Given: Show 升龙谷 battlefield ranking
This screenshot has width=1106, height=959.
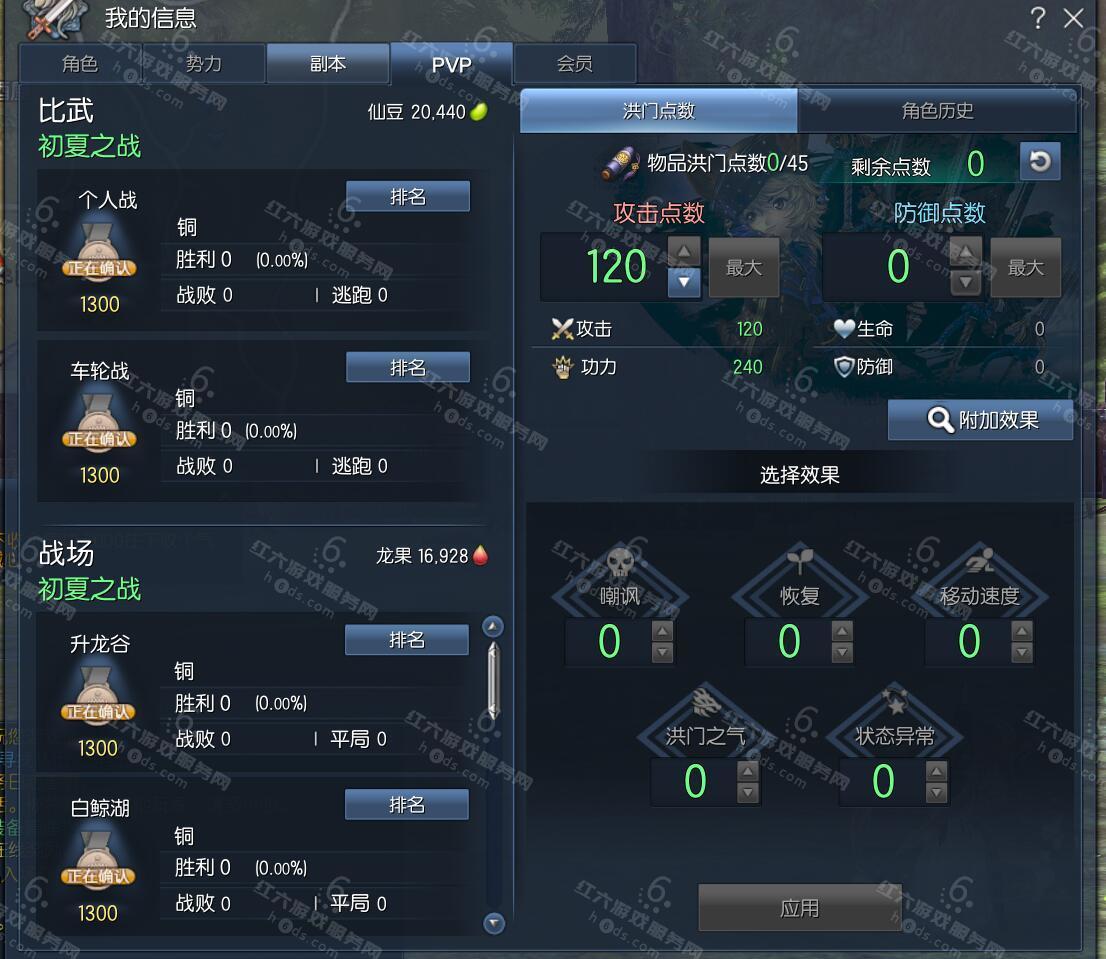Looking at the screenshot, I should point(406,640).
